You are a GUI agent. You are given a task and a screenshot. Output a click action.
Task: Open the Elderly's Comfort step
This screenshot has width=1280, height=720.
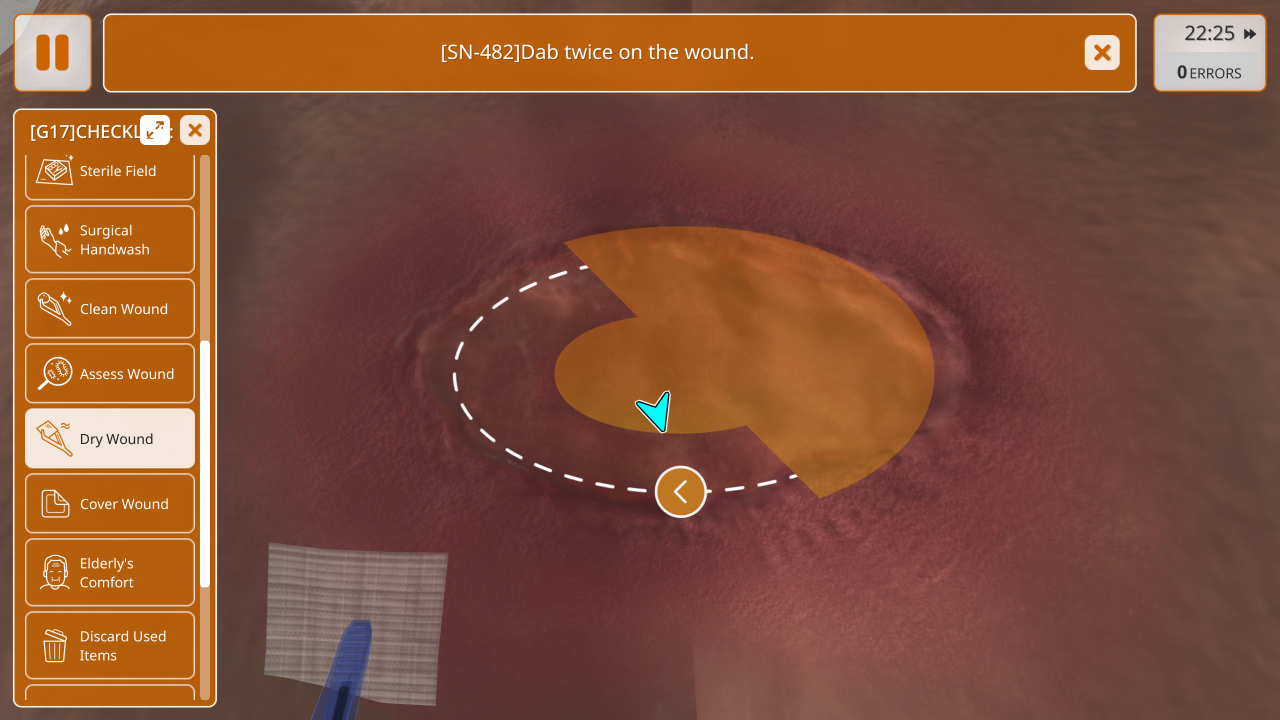(110, 573)
